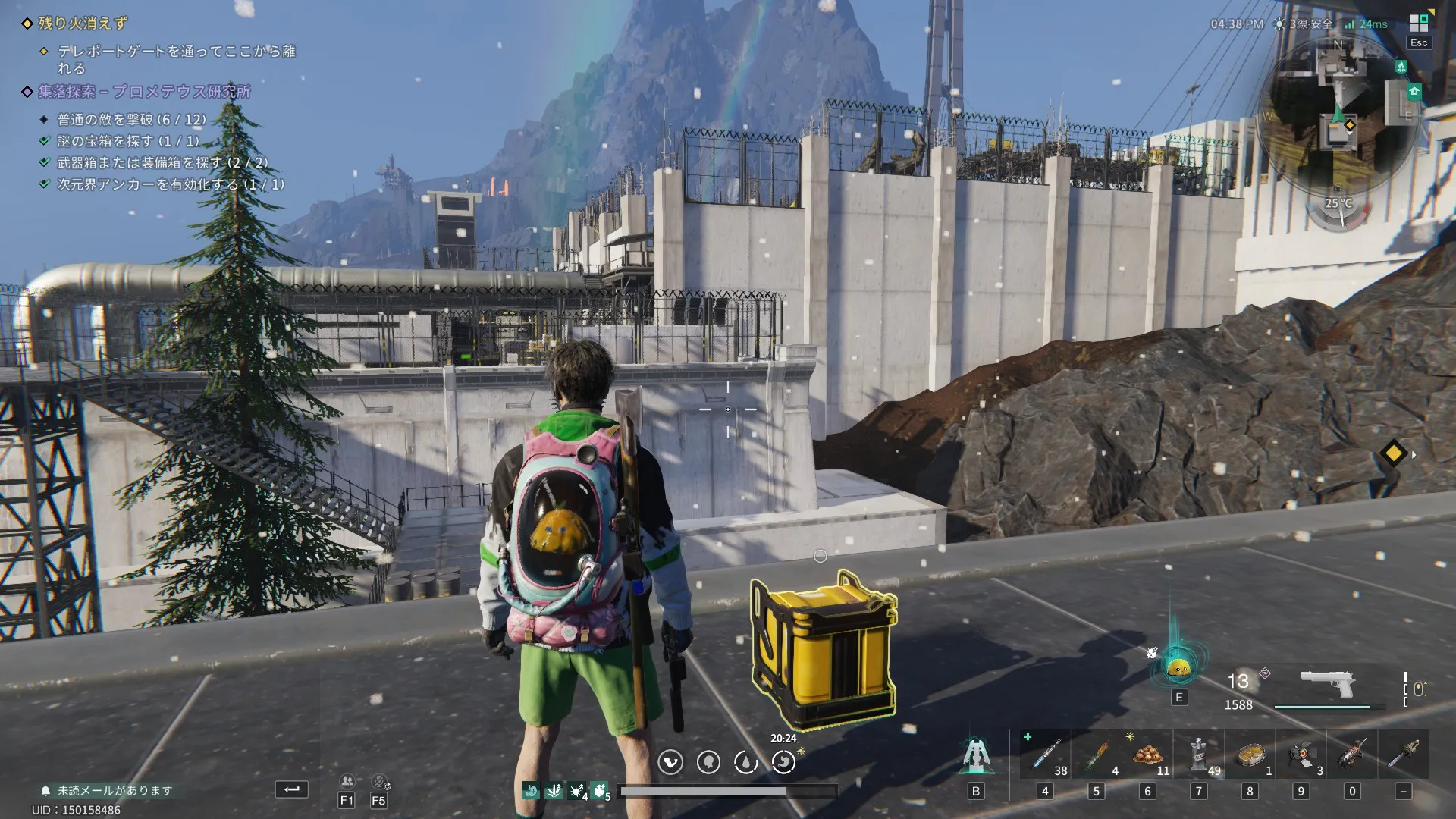This screenshot has height=819, width=1456.
Task: Select the molotov bottle in slot 5
Action: coord(1096,755)
